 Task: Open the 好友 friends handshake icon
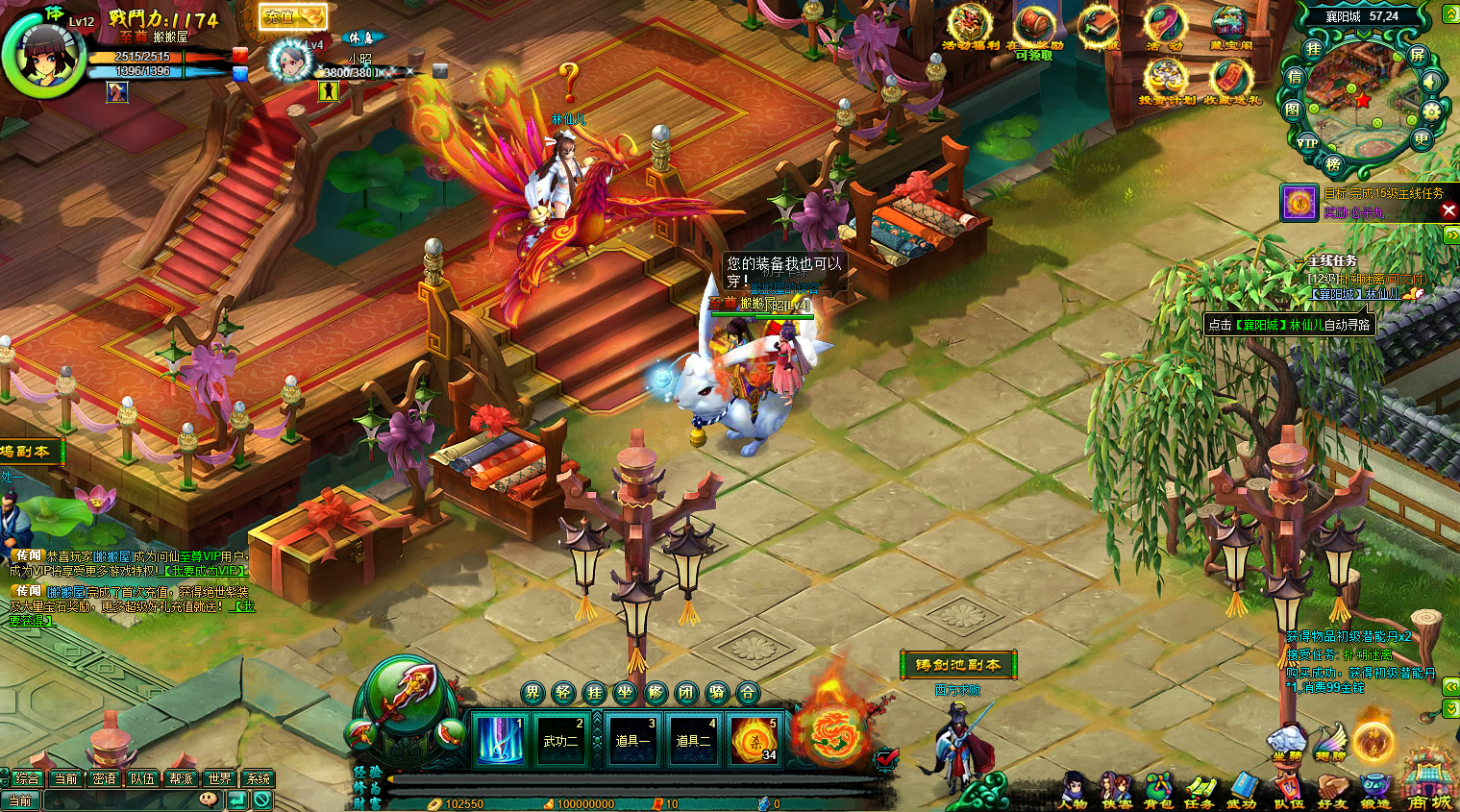click(x=1332, y=790)
